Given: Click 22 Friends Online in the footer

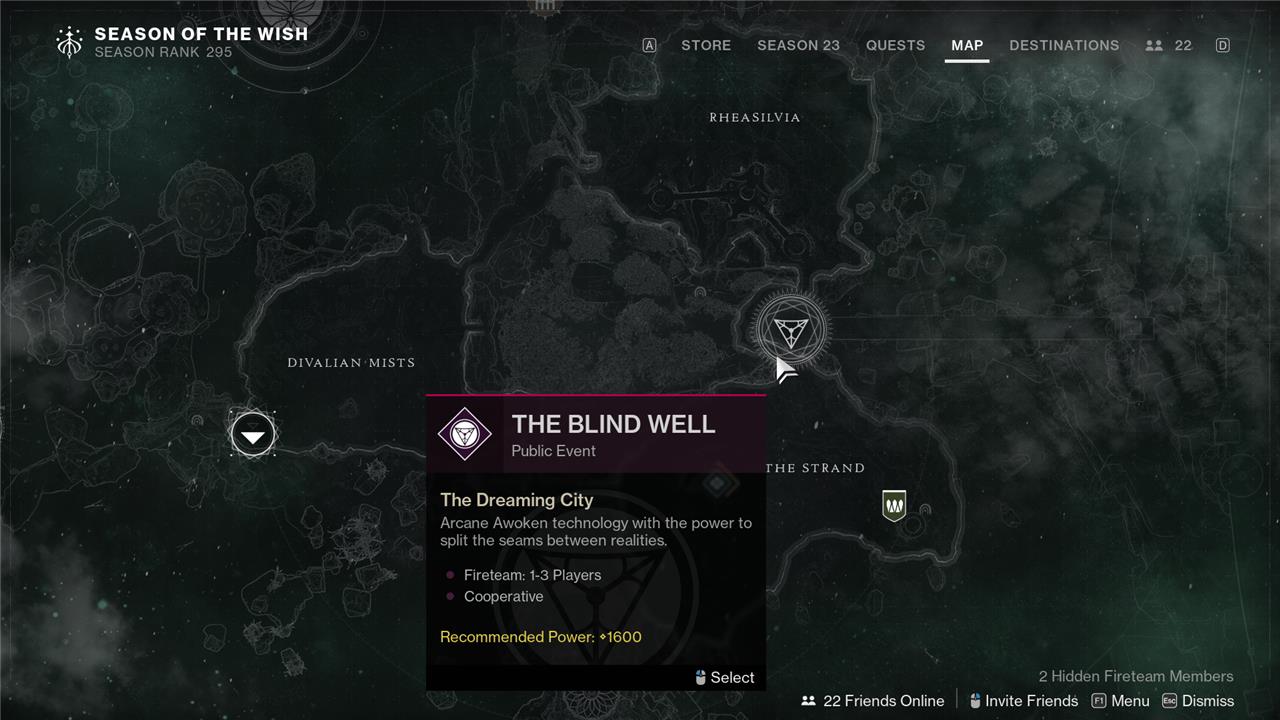Looking at the screenshot, I should [x=873, y=701].
